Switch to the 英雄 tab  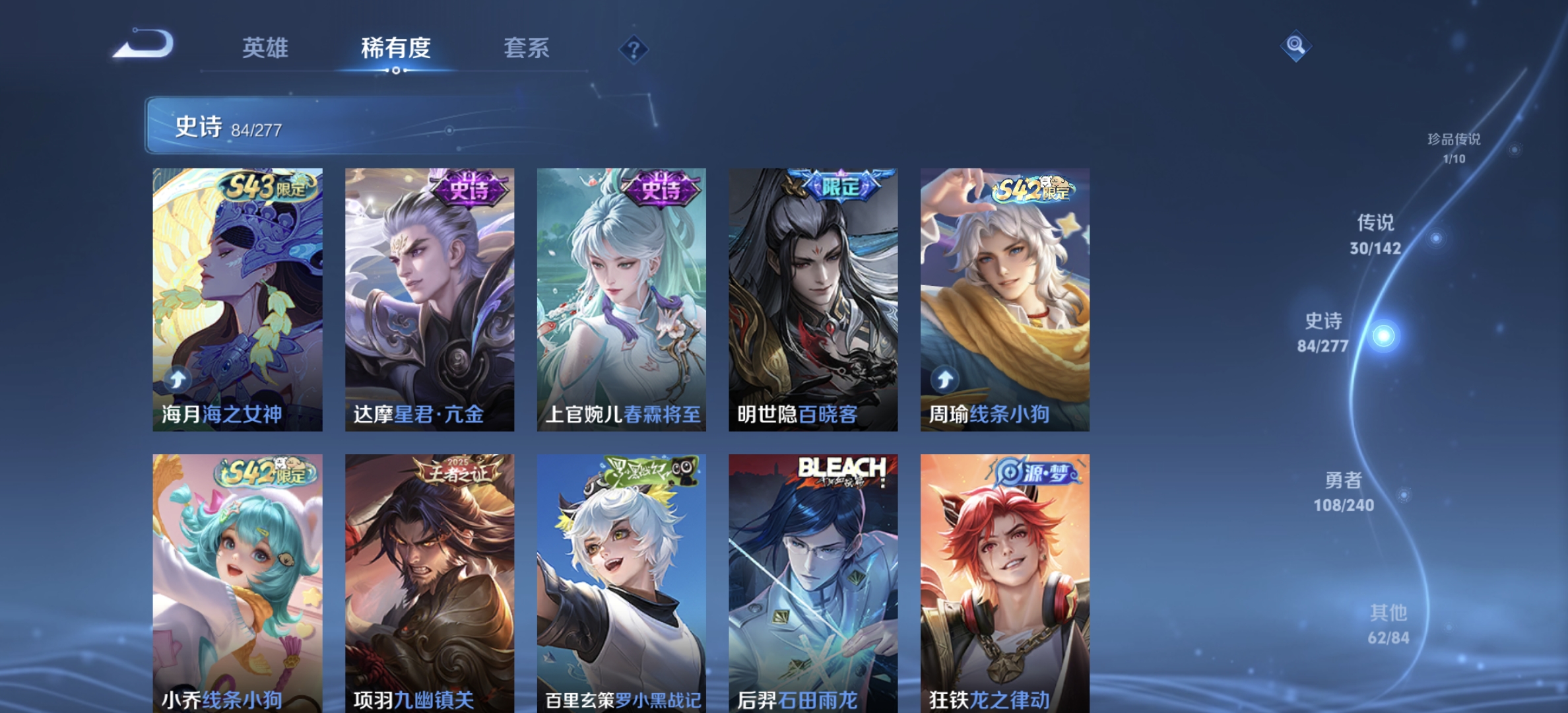(x=266, y=48)
